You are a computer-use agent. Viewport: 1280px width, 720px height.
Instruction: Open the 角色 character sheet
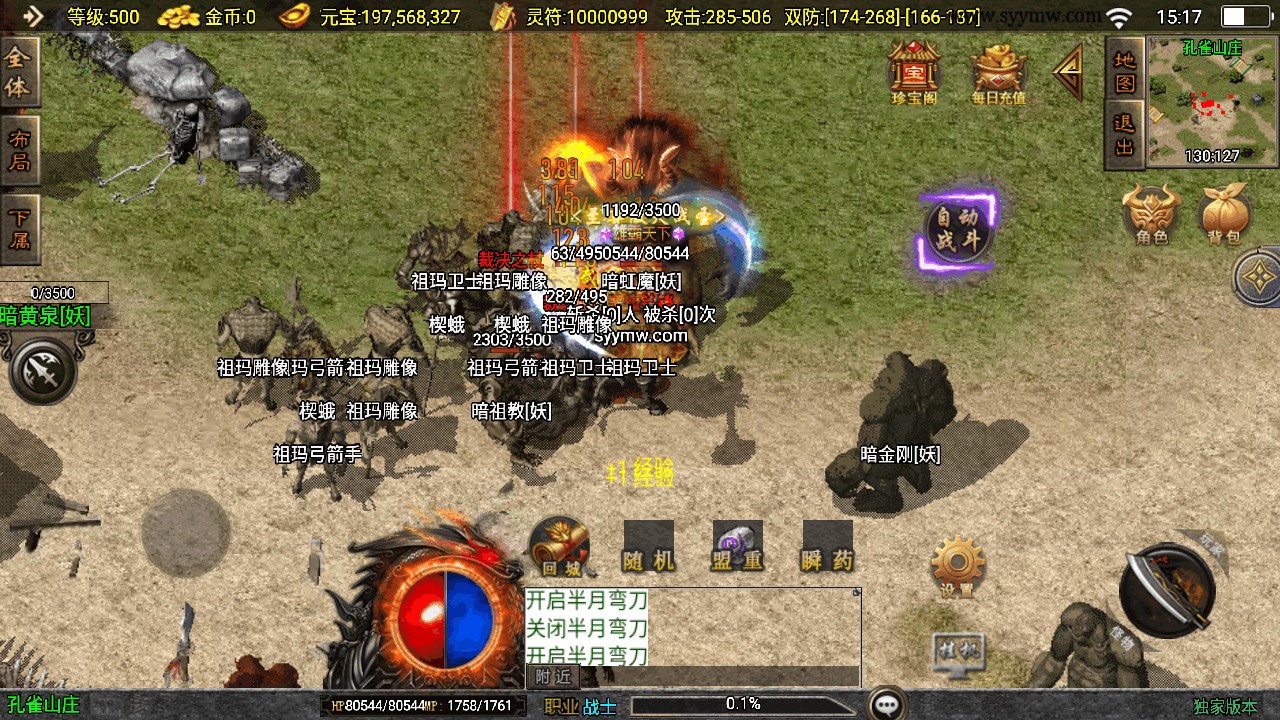point(1151,214)
